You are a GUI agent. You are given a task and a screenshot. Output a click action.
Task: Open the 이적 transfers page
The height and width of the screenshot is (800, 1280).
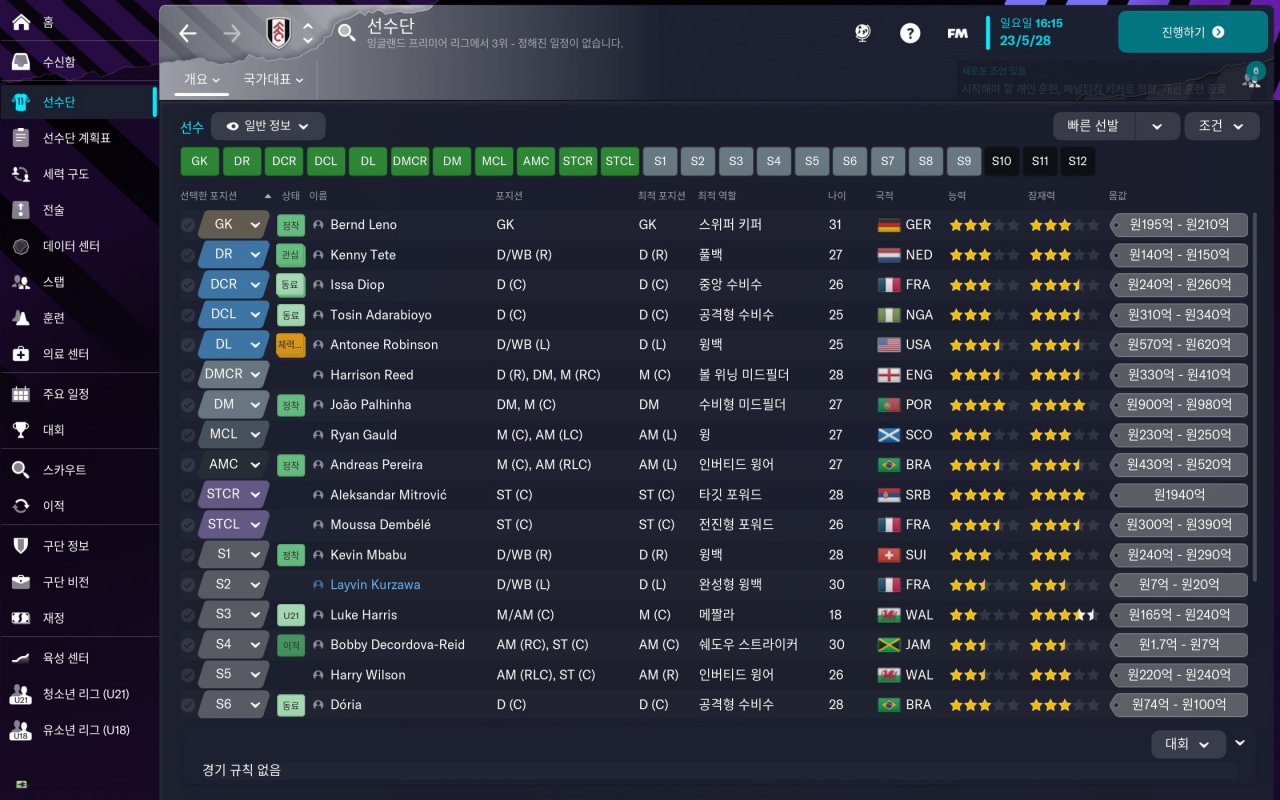coord(53,506)
